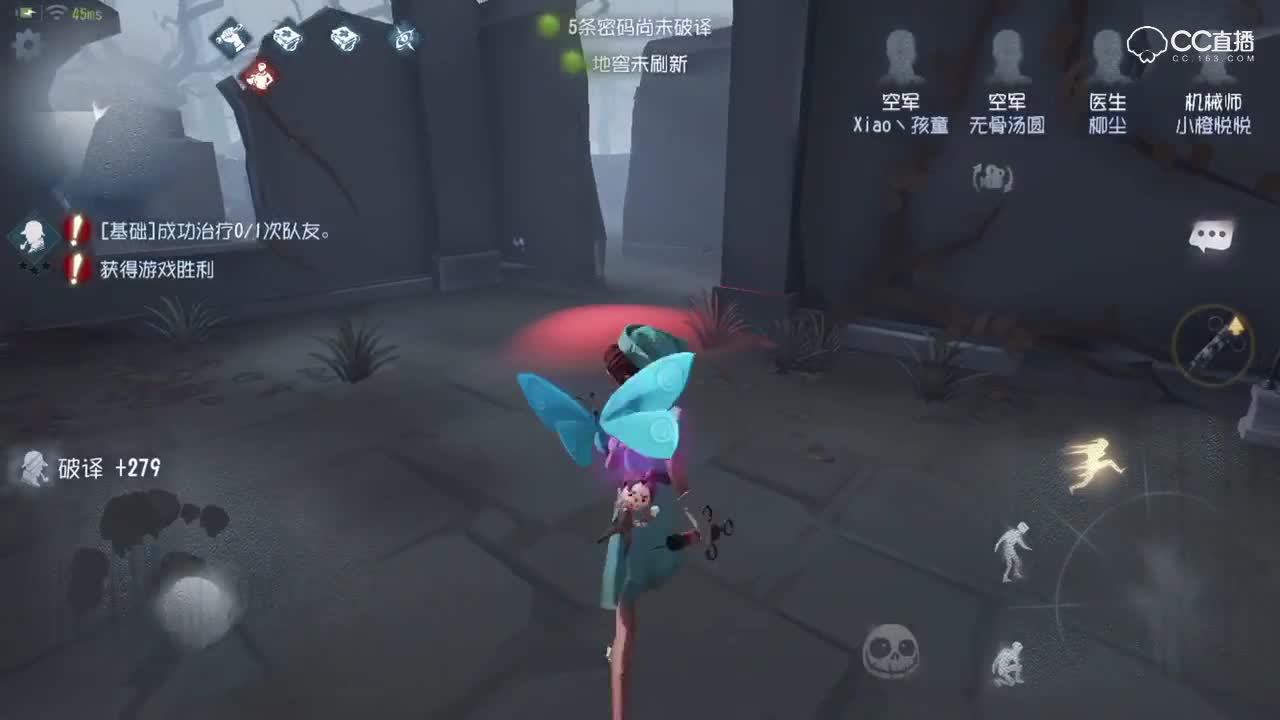The width and height of the screenshot is (1280, 720).
Task: Tap the yellow arrow on the item wheel
Action: (1236, 327)
